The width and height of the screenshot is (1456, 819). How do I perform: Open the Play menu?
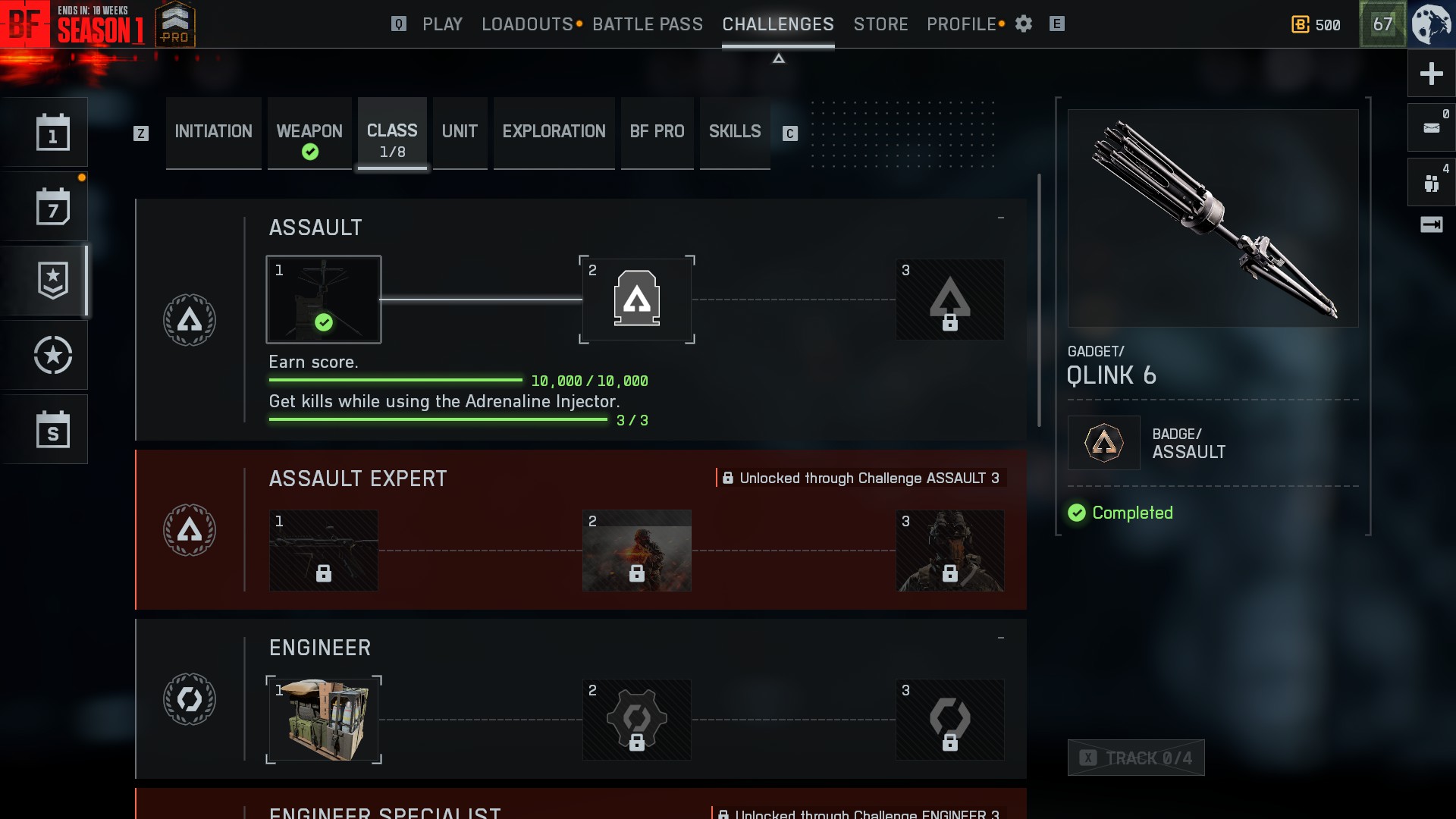point(442,24)
